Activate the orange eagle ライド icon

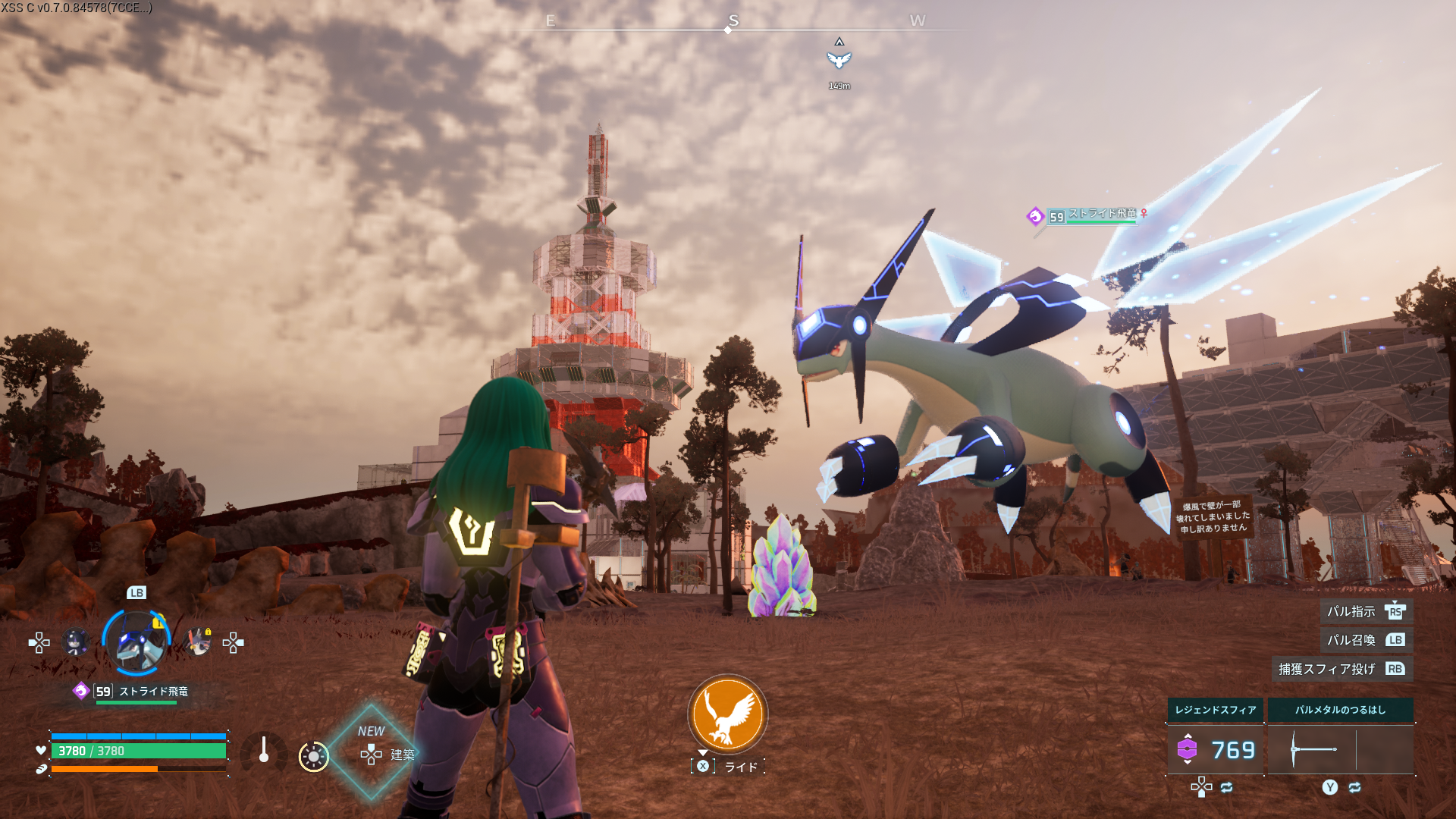point(727,715)
